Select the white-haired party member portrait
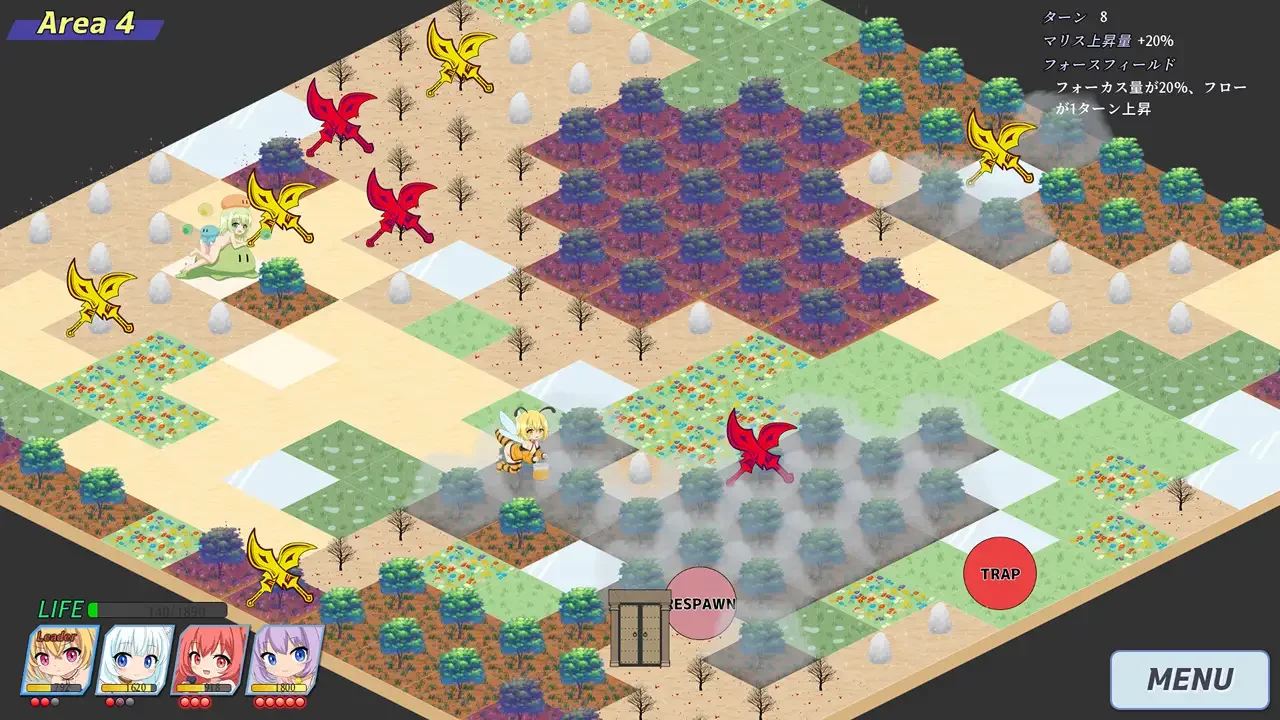The image size is (1280, 720). coord(134,659)
